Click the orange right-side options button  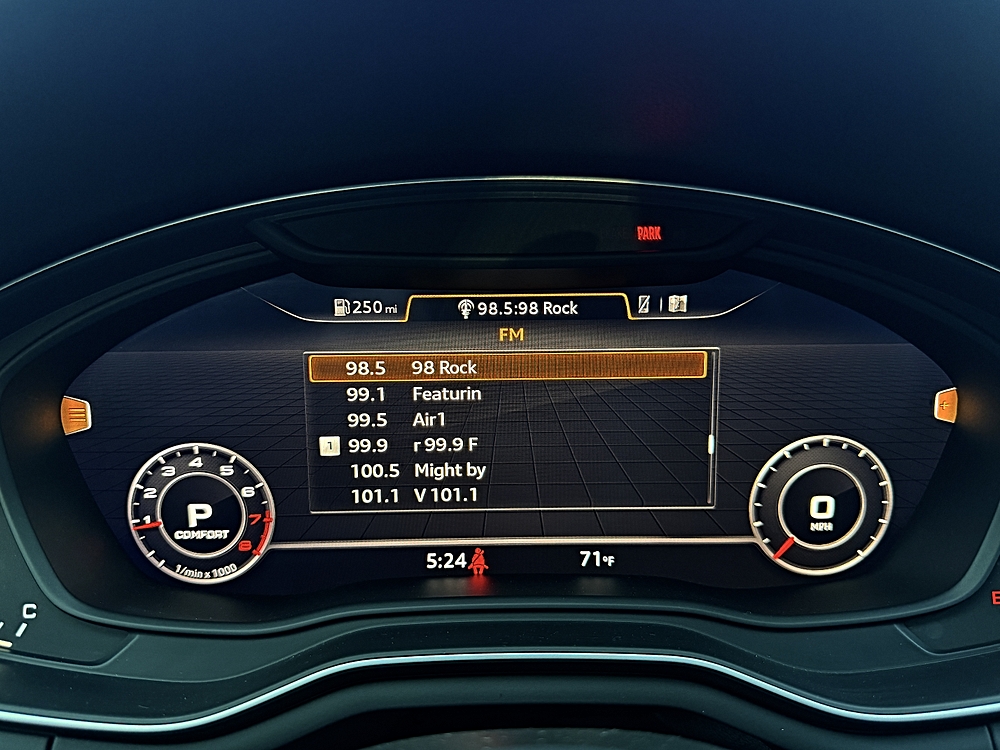(x=945, y=404)
